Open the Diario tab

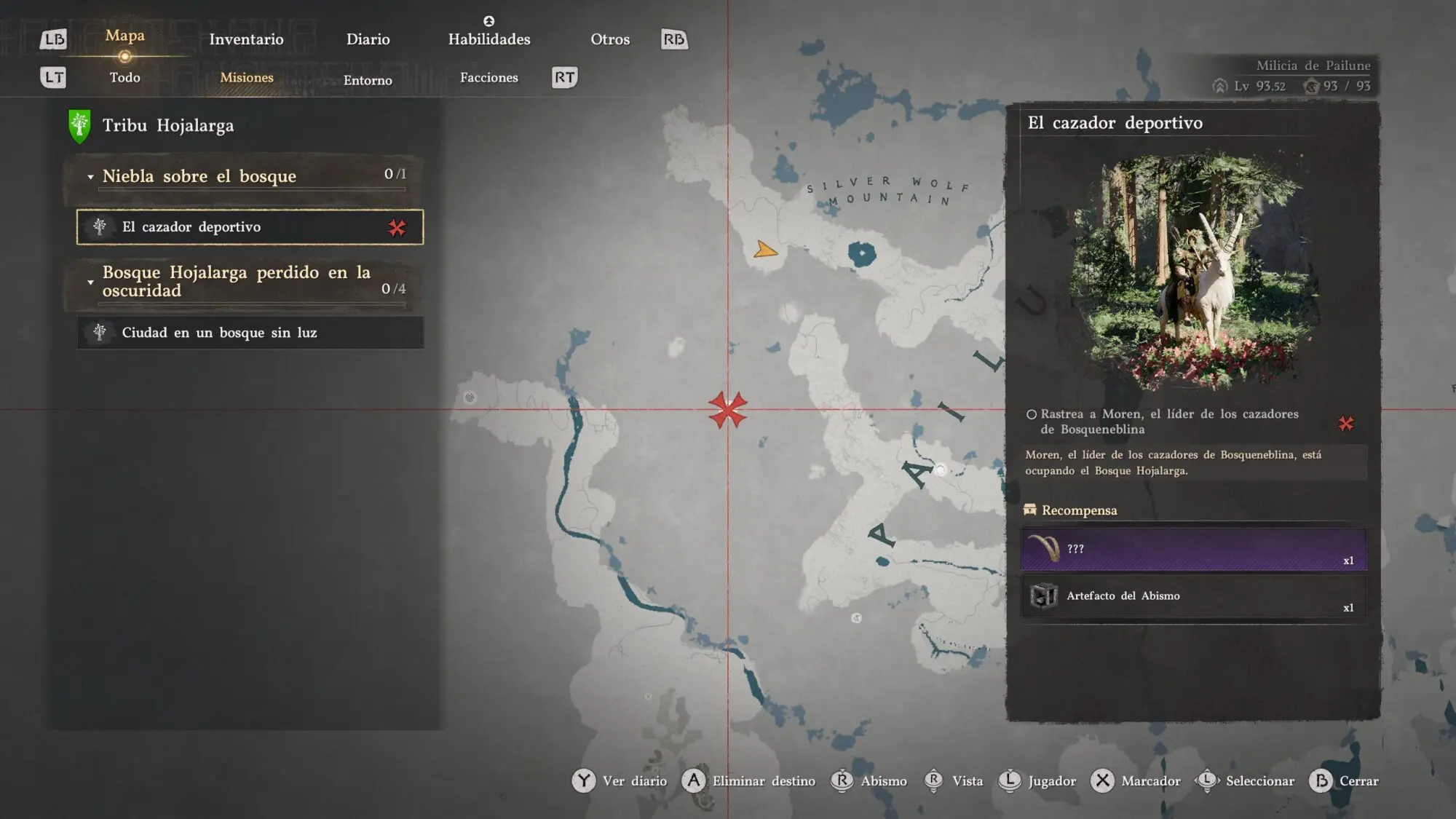(x=368, y=39)
